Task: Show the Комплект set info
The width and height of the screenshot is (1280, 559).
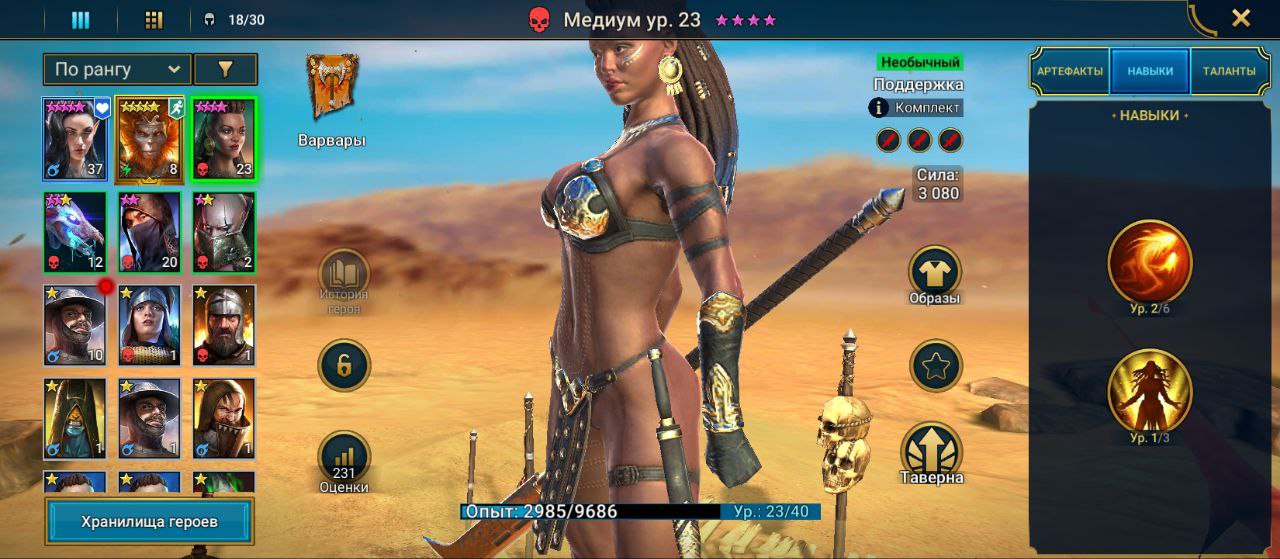Action: (916, 108)
